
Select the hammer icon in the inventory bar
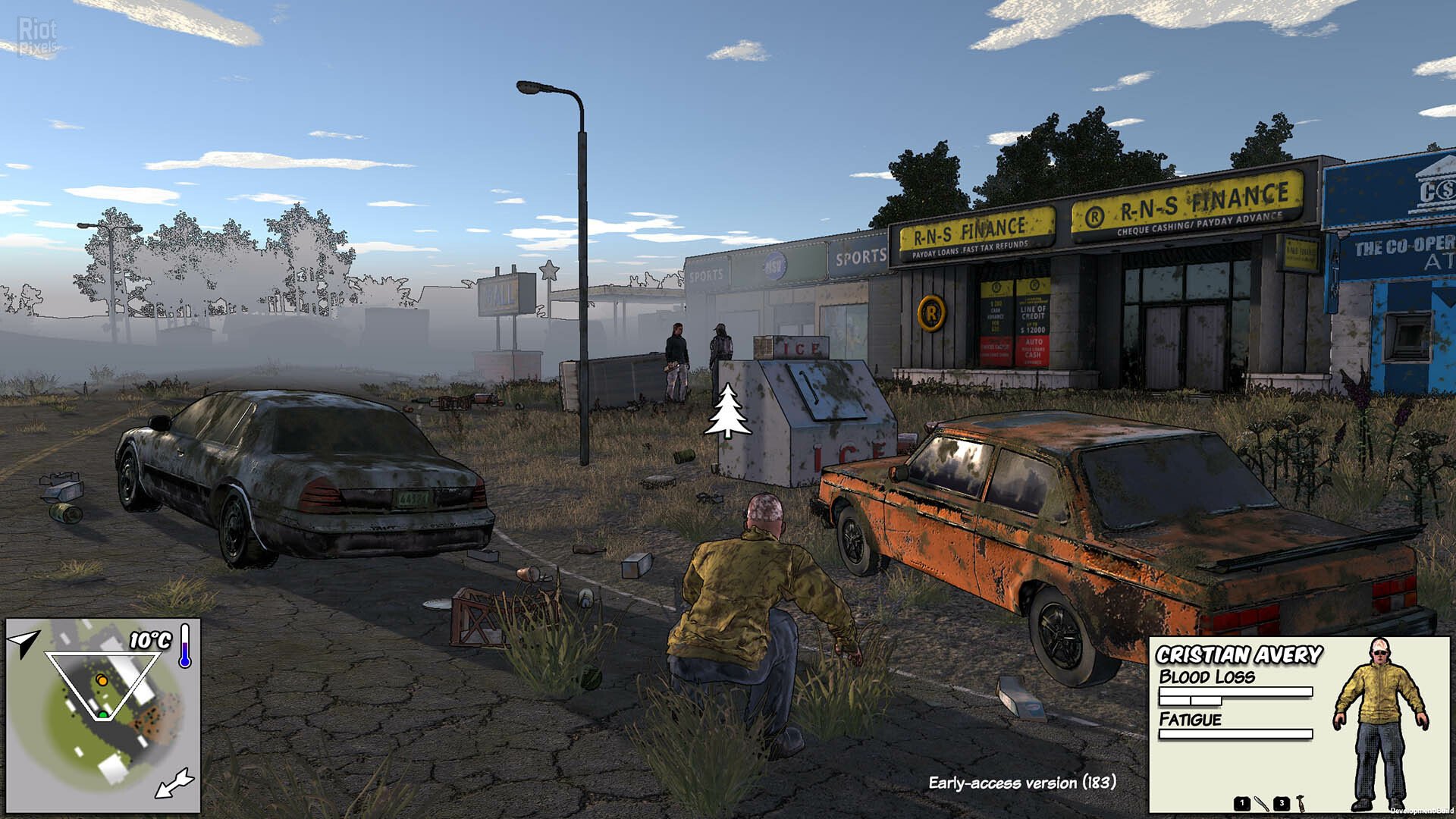click(x=1300, y=802)
